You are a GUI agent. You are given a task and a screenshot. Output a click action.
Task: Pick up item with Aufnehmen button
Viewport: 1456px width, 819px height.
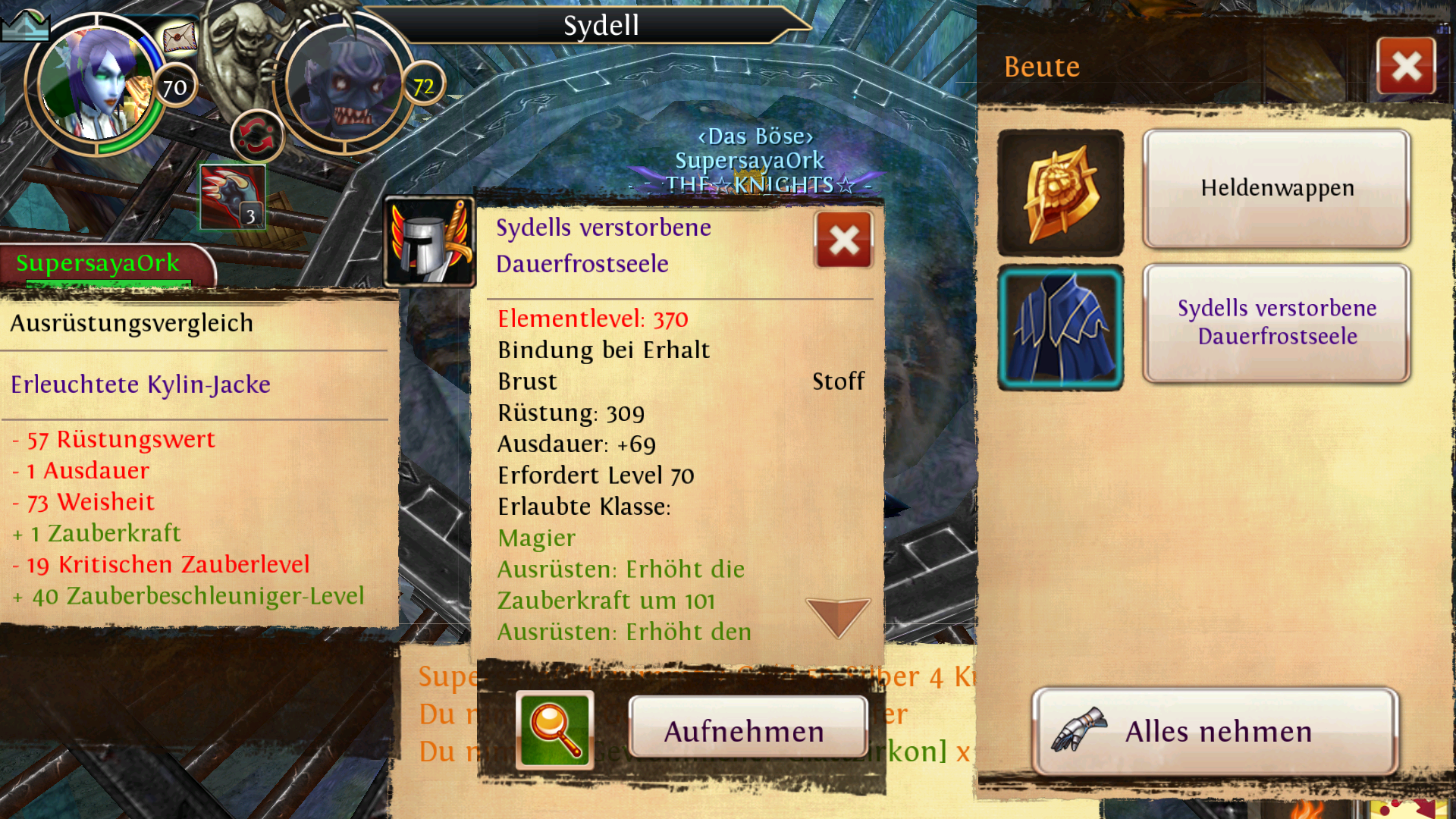pos(748,731)
